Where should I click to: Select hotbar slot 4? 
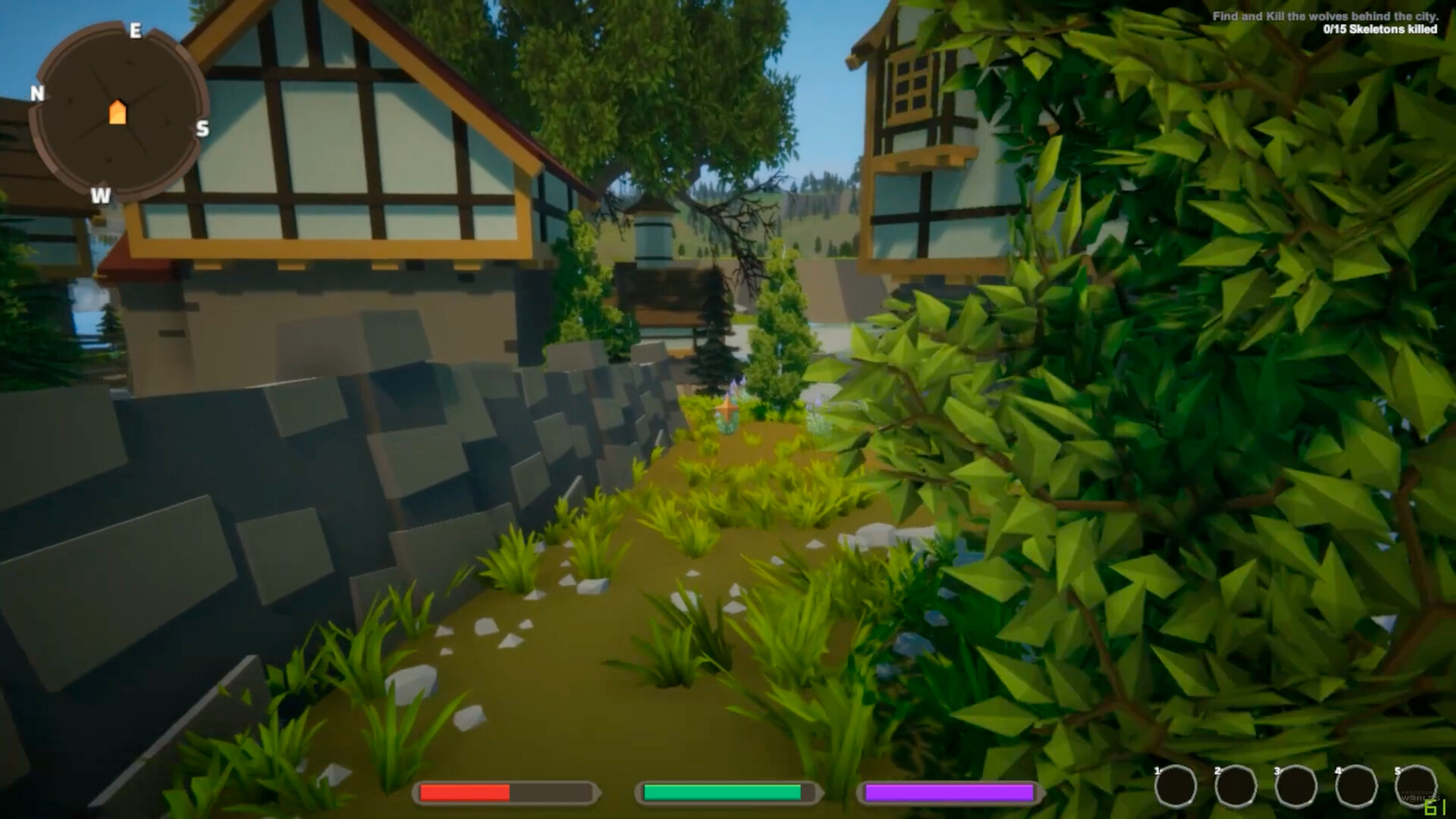coord(1357,786)
